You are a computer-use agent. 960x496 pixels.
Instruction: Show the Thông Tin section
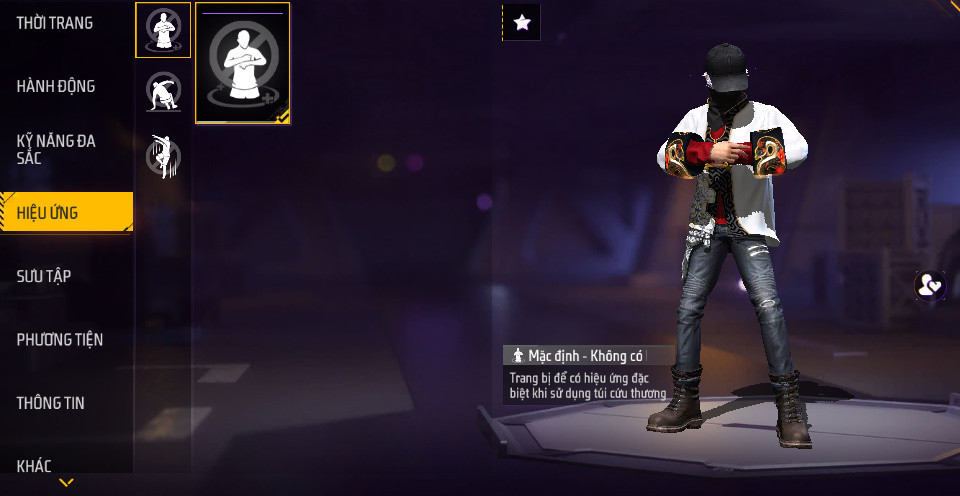[x=51, y=403]
